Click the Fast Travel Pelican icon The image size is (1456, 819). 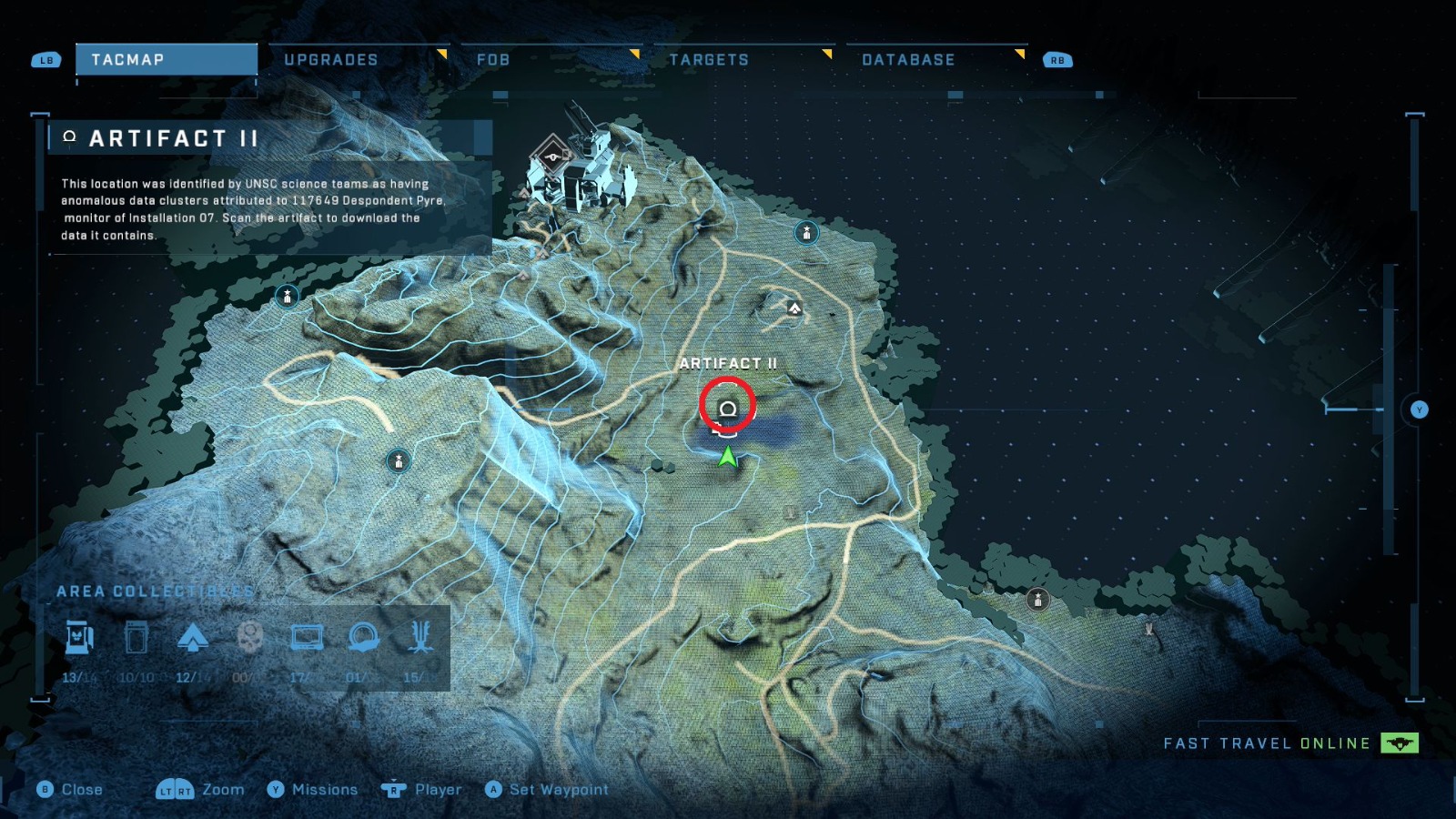click(1399, 743)
